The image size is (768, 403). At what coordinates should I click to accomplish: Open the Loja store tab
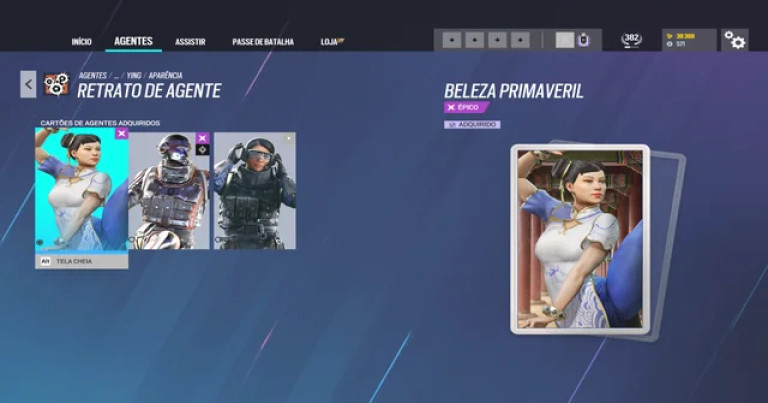(332, 42)
